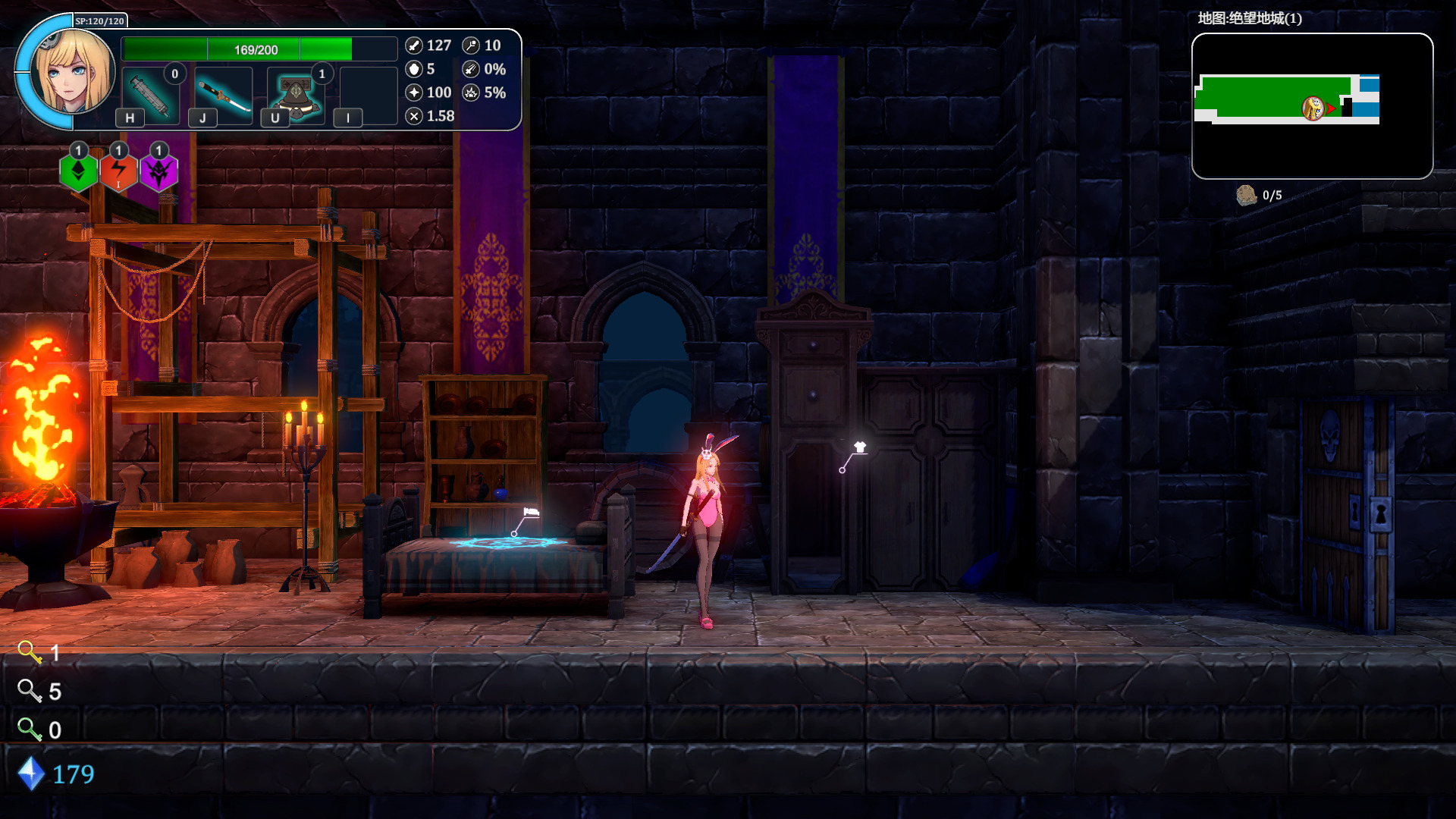Click the gold key icon
Image resolution: width=1456 pixels, height=819 pixels.
(x=30, y=652)
